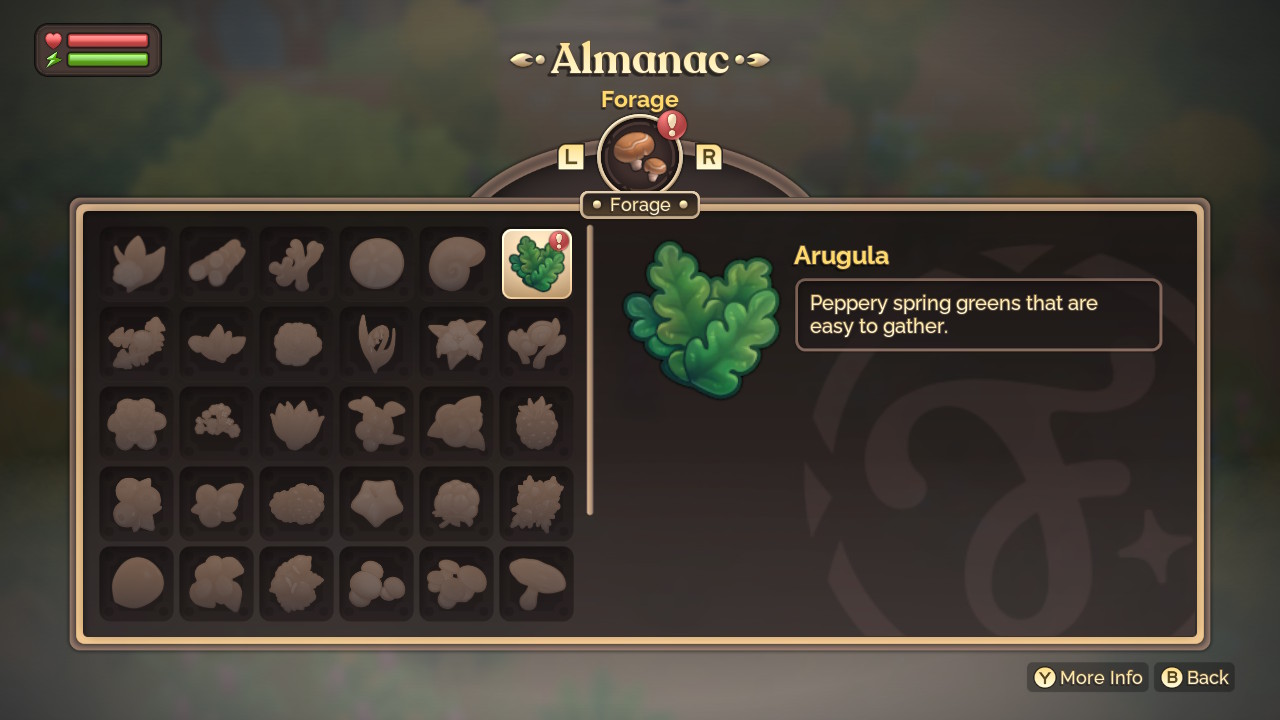Click the Almanac title header
The image size is (1280, 720).
640,58
